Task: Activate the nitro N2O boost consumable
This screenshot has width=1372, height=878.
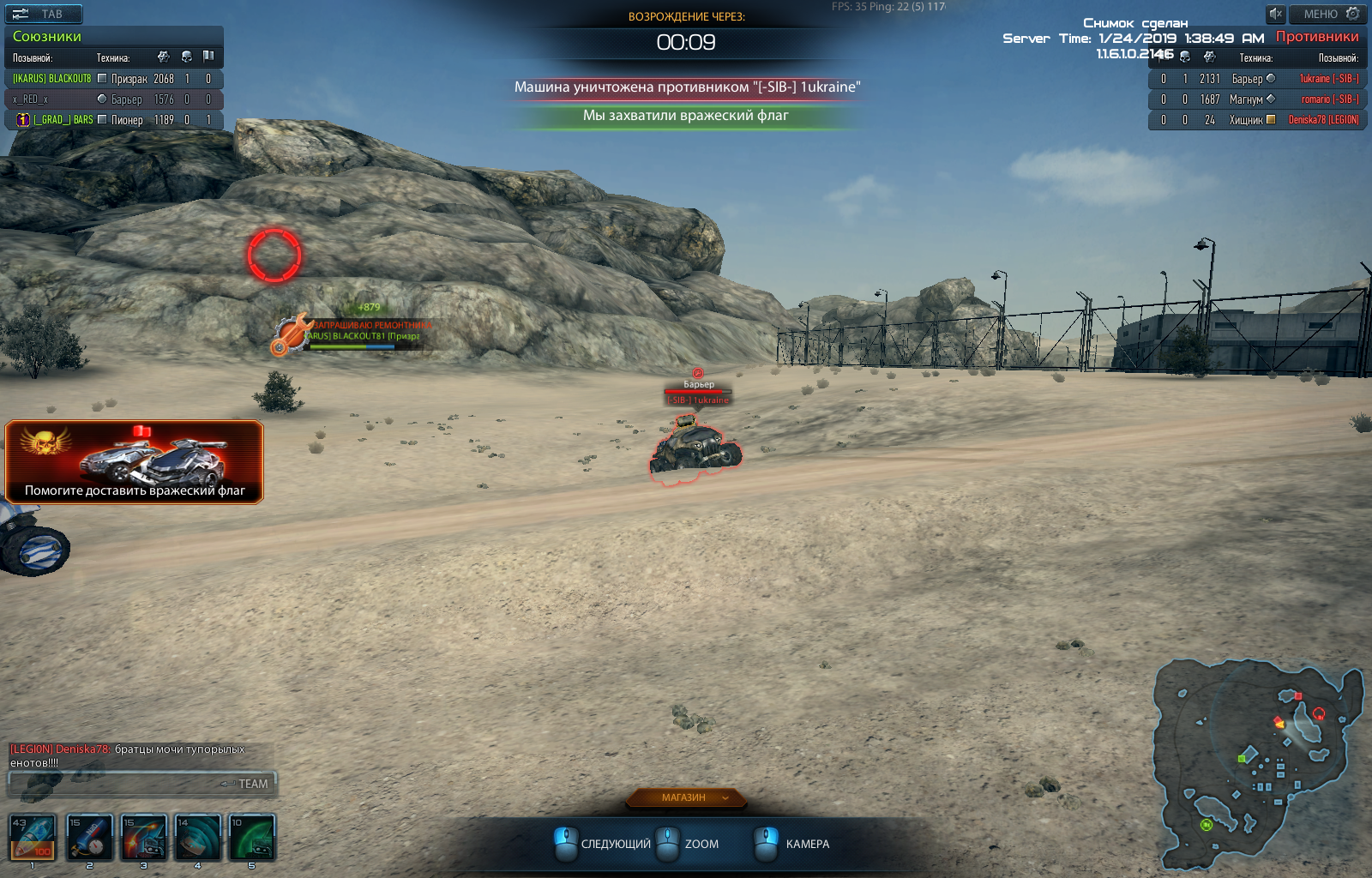Action: coord(89,838)
